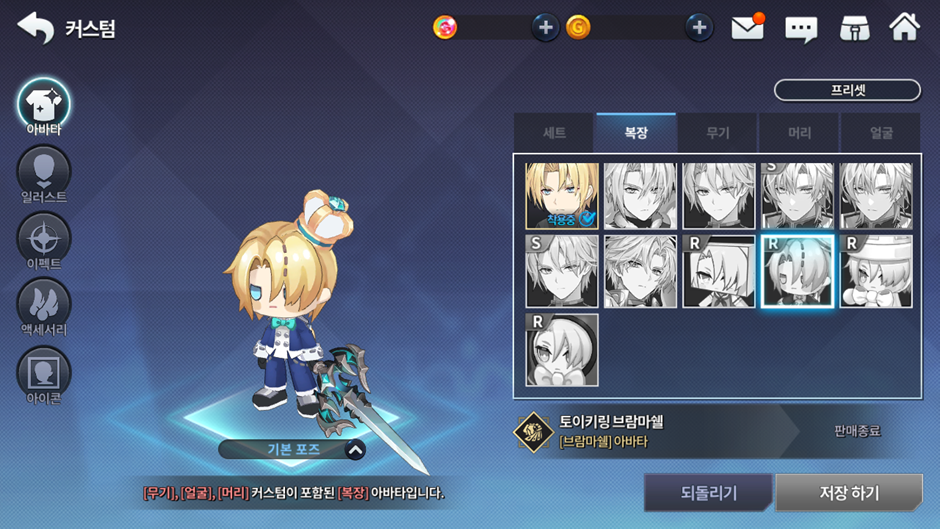Select the currently equipped blonde costume thumbnail

(562, 196)
